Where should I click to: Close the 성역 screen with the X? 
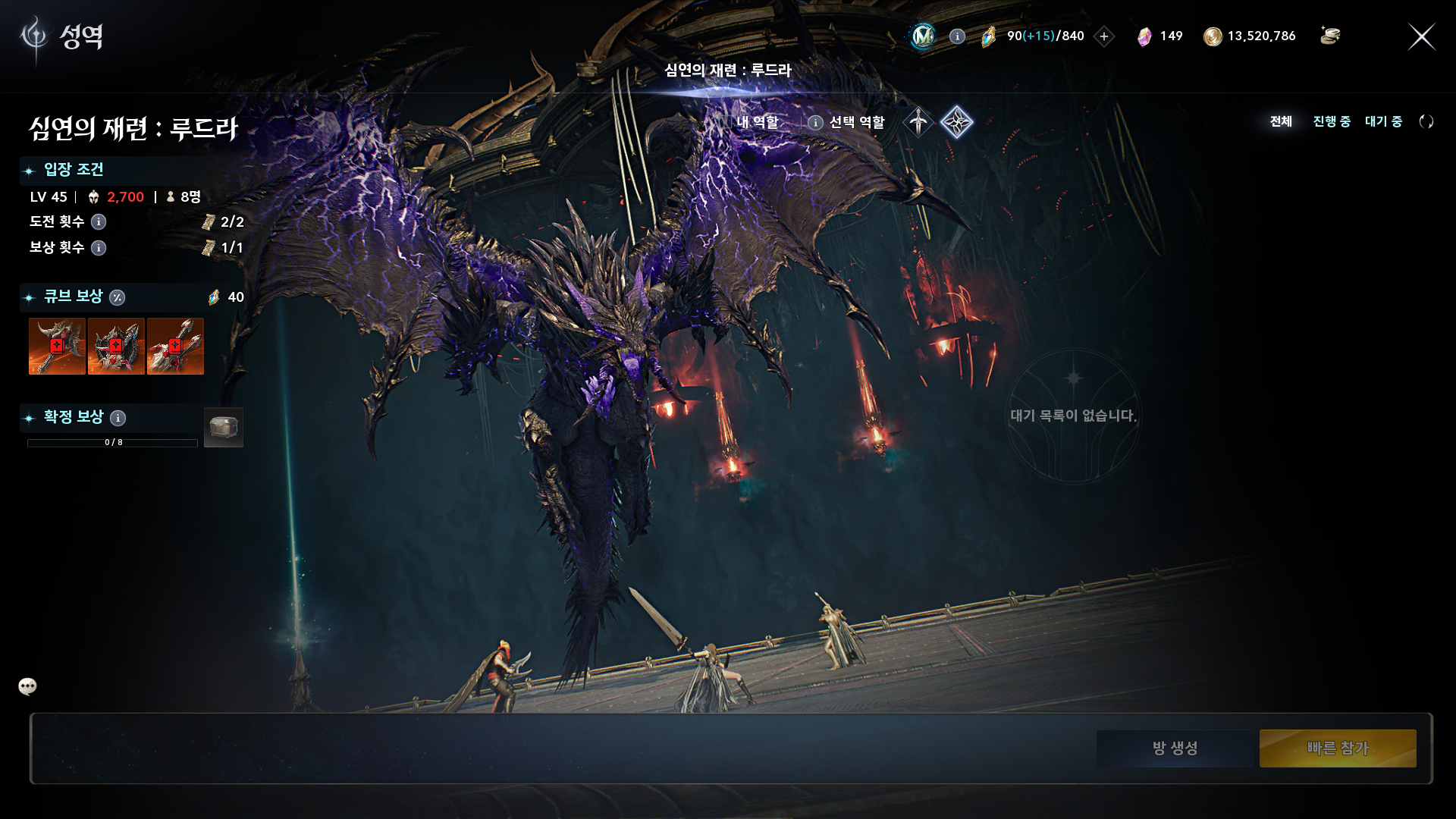coord(1421,36)
